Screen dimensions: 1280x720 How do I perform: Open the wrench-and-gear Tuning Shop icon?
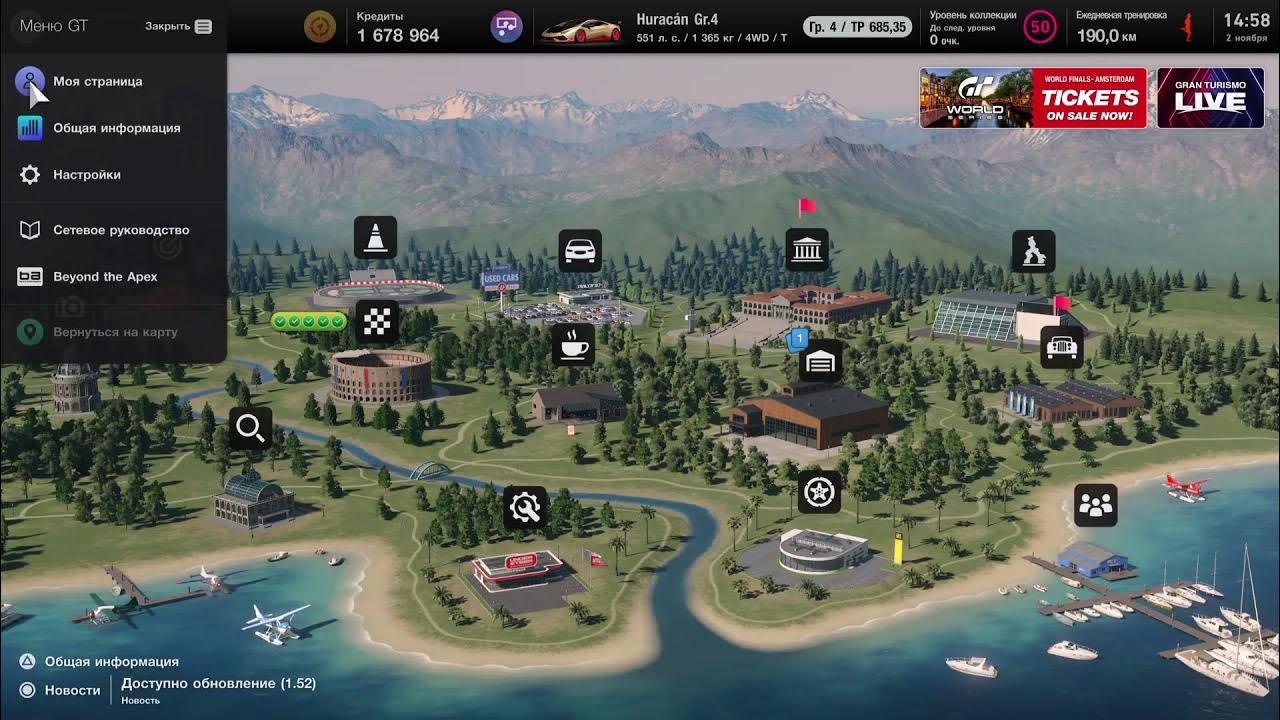tap(525, 507)
